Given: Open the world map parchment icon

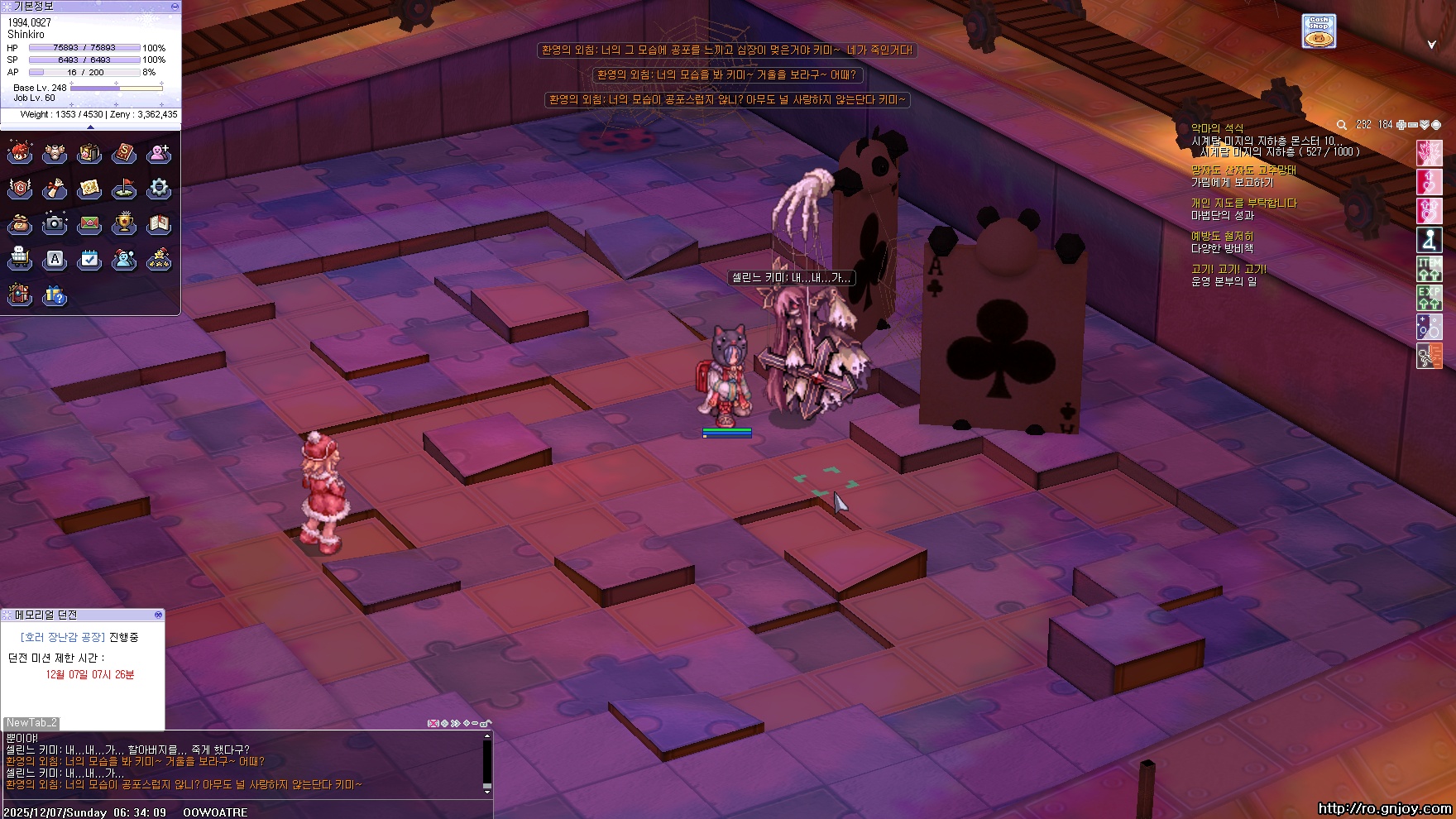Looking at the screenshot, I should [x=89, y=189].
